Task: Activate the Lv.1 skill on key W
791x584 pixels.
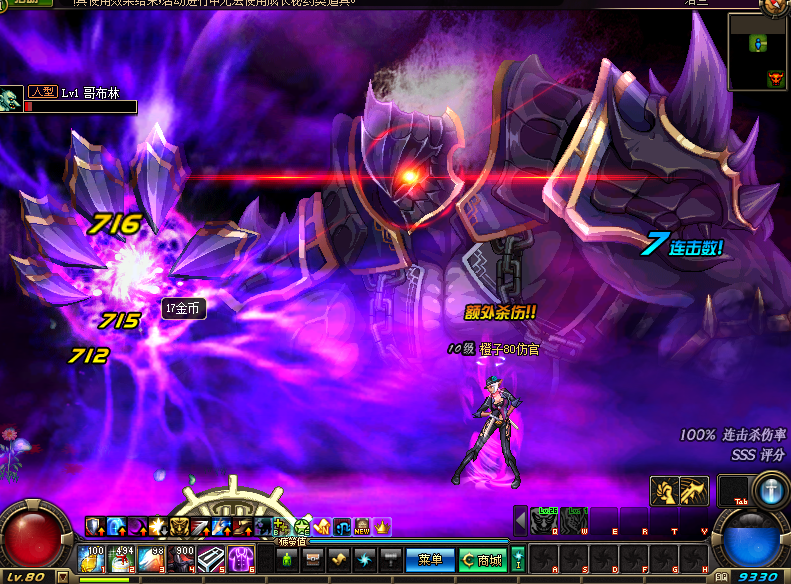Action: [574, 521]
